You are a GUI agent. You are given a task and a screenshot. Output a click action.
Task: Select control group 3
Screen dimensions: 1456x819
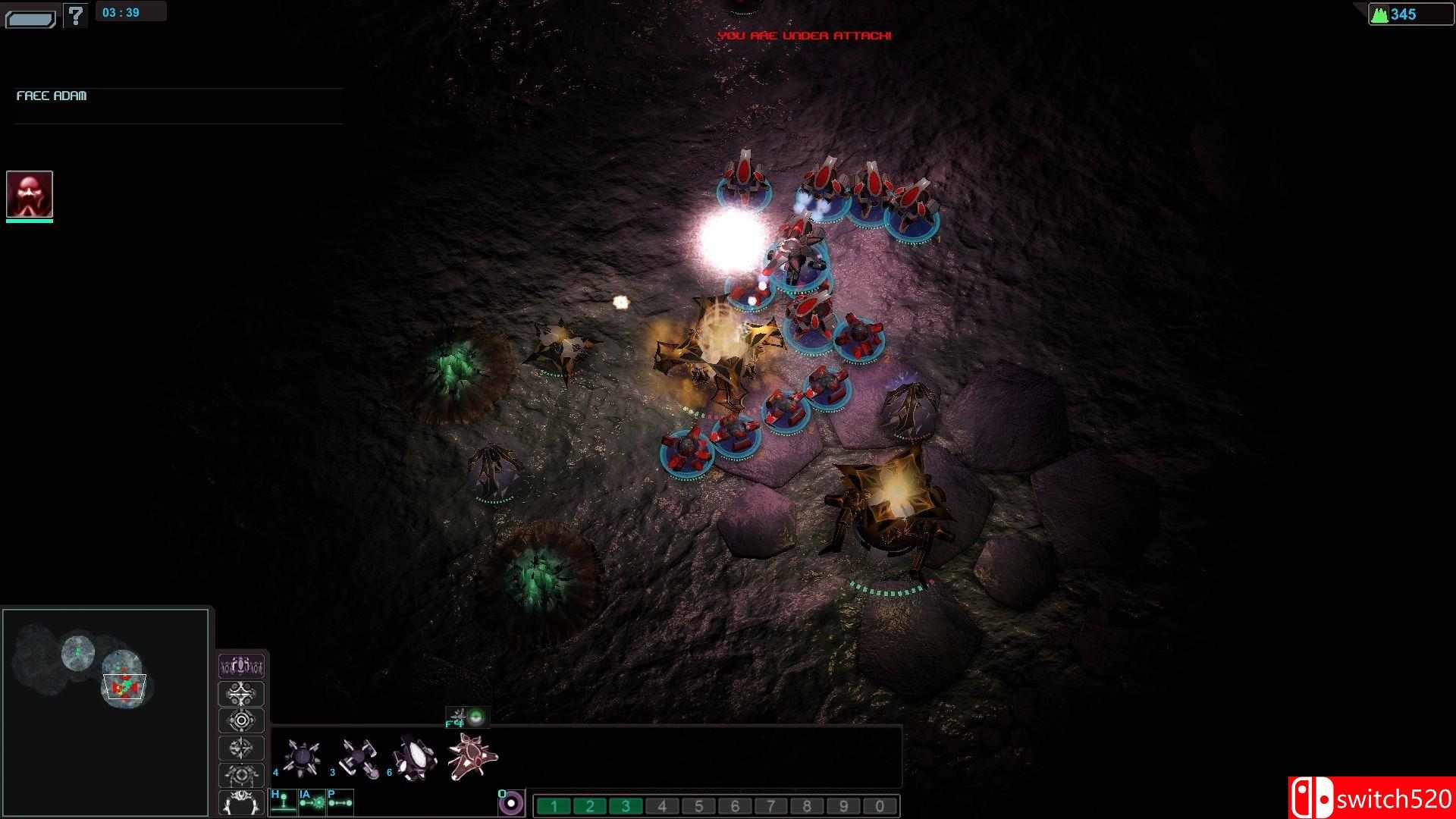[626, 806]
